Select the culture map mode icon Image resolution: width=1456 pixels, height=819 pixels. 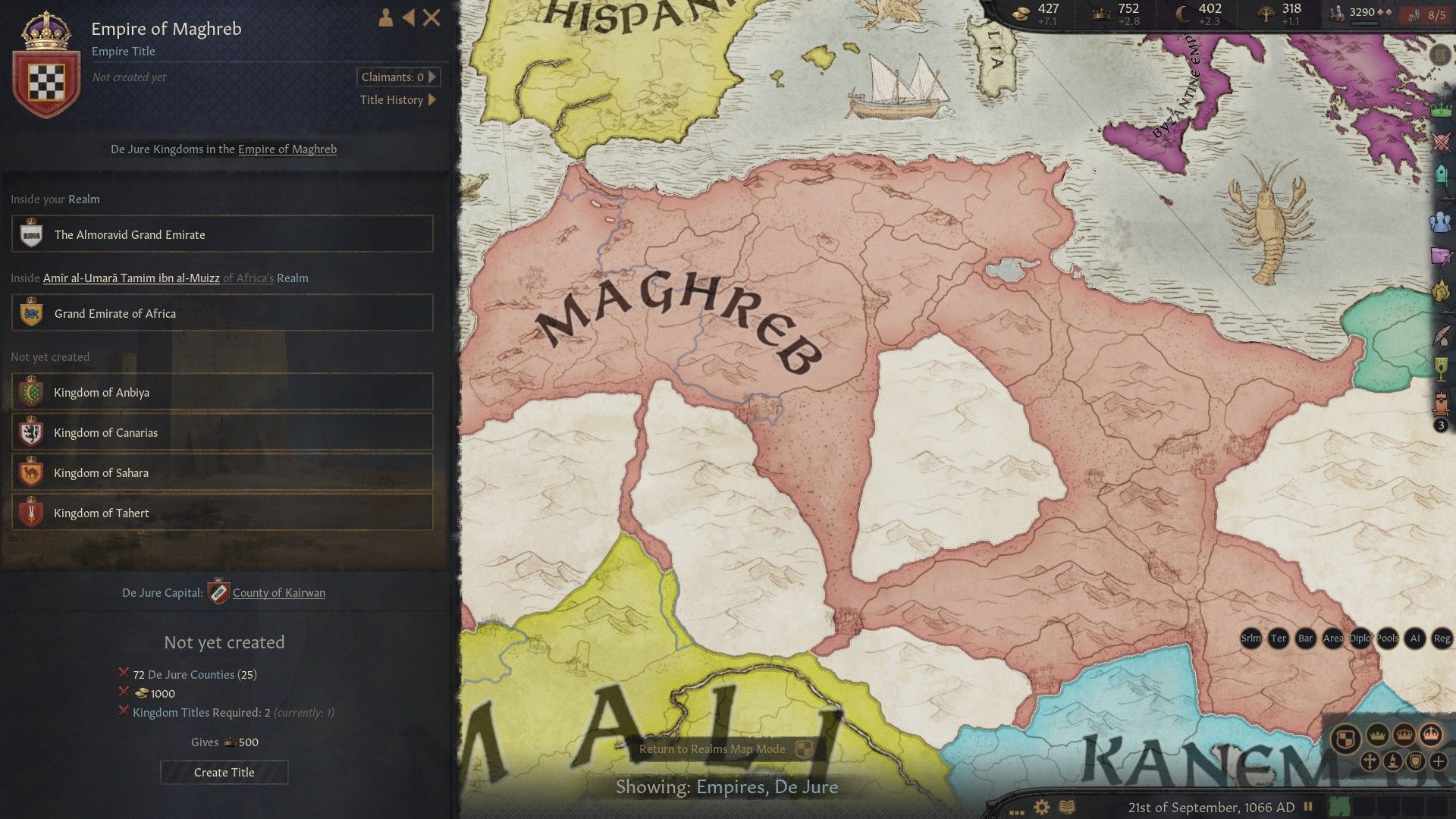[1394, 762]
